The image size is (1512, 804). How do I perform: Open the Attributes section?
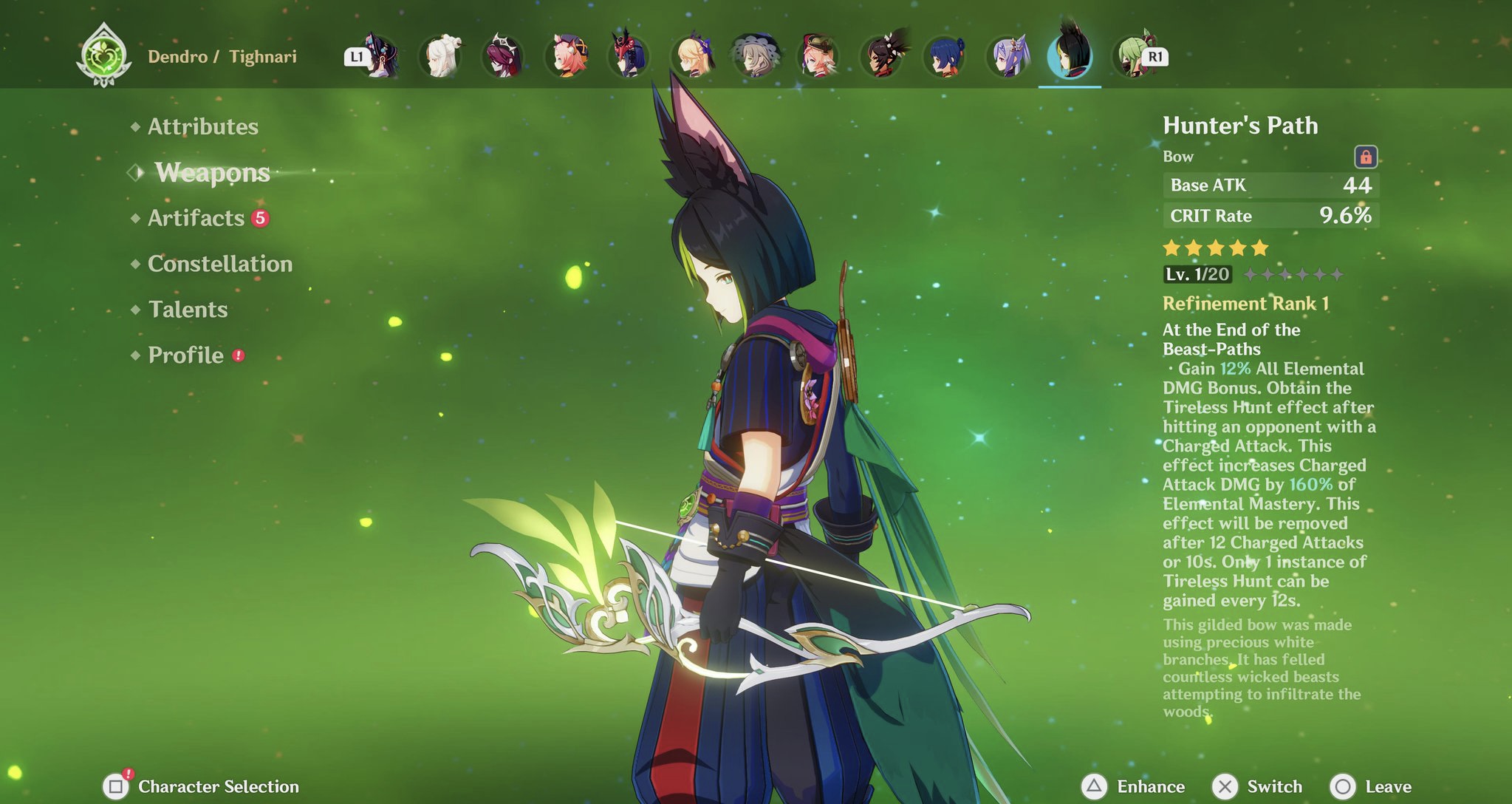pyautogui.click(x=202, y=126)
